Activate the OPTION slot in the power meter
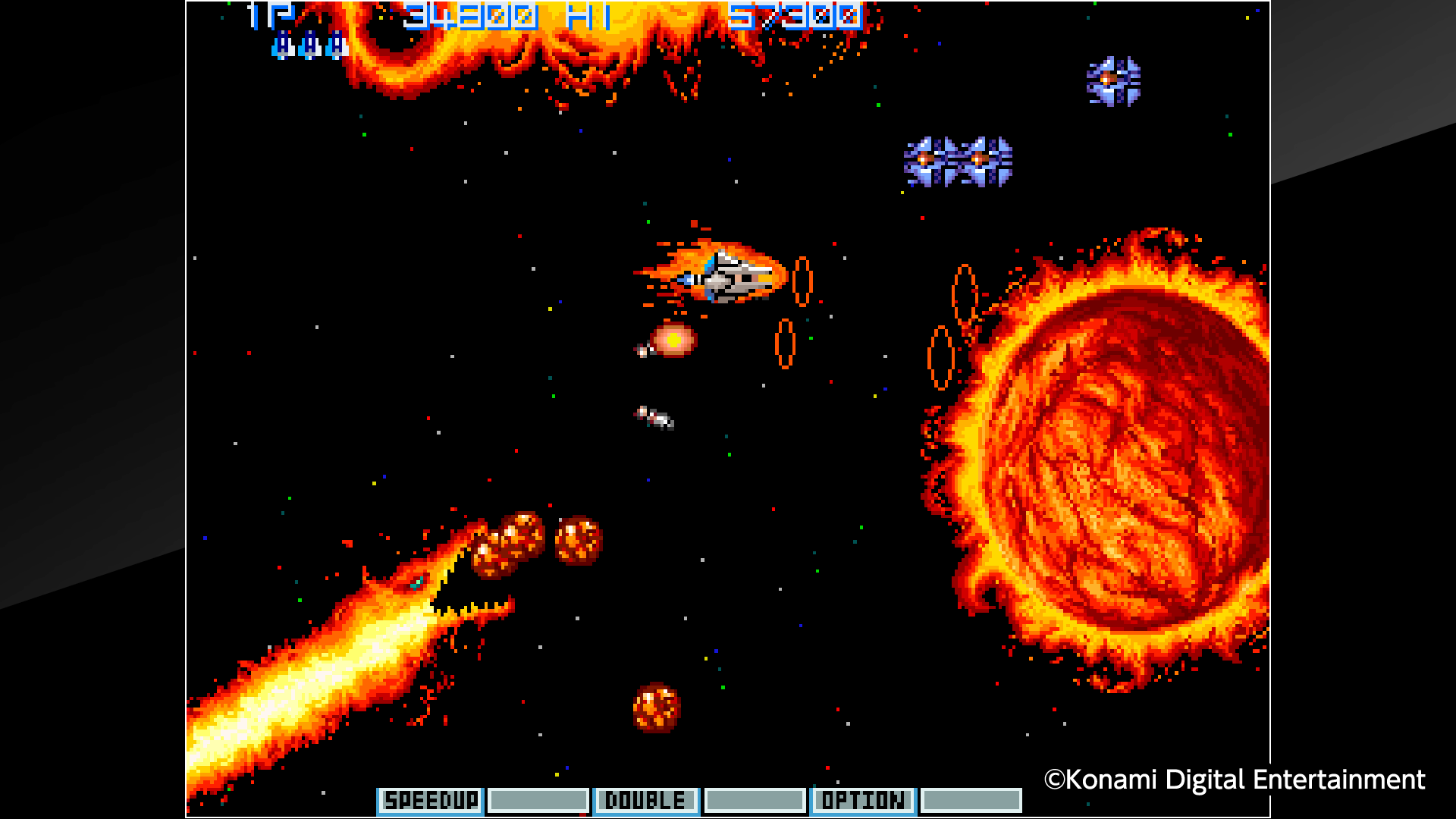Viewport: 1456px width, 819px height. coord(864,799)
